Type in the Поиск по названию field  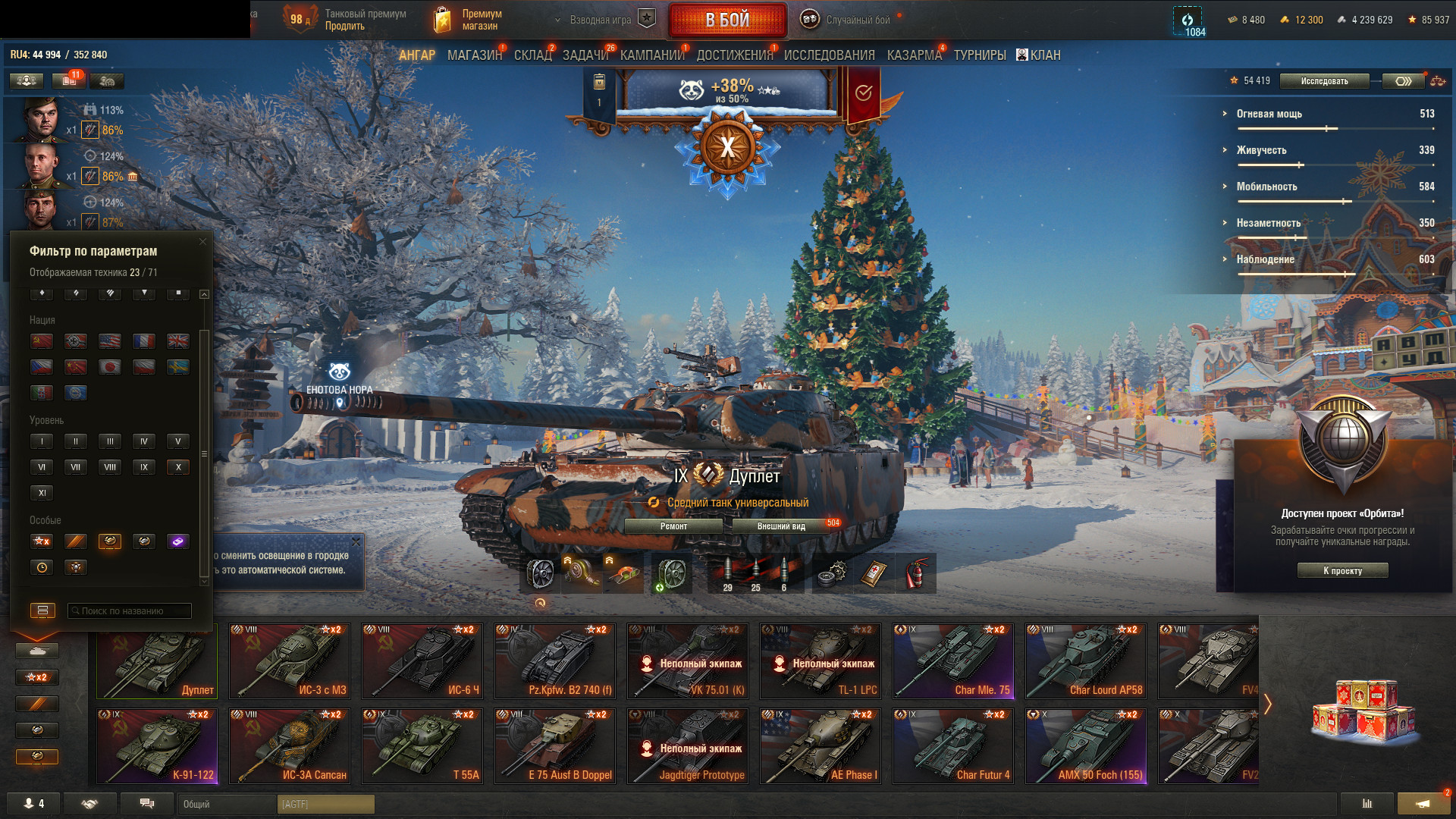pos(130,611)
